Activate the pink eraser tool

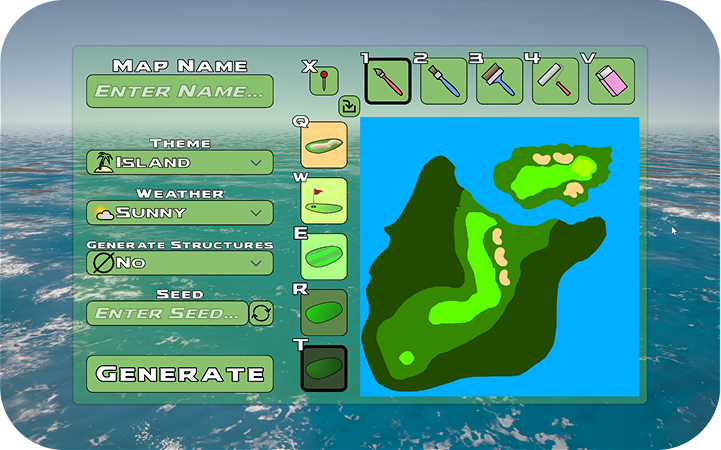coord(611,81)
